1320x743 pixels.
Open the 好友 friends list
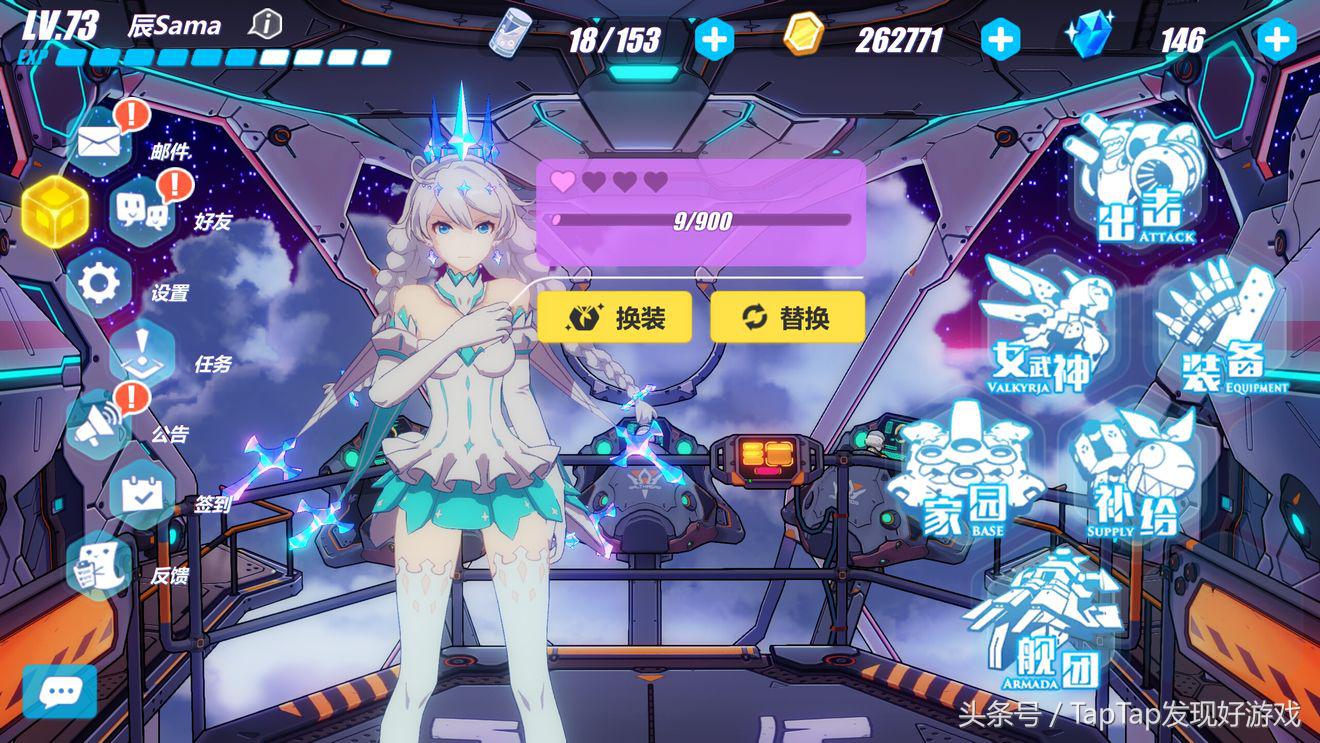pyautogui.click(x=142, y=209)
